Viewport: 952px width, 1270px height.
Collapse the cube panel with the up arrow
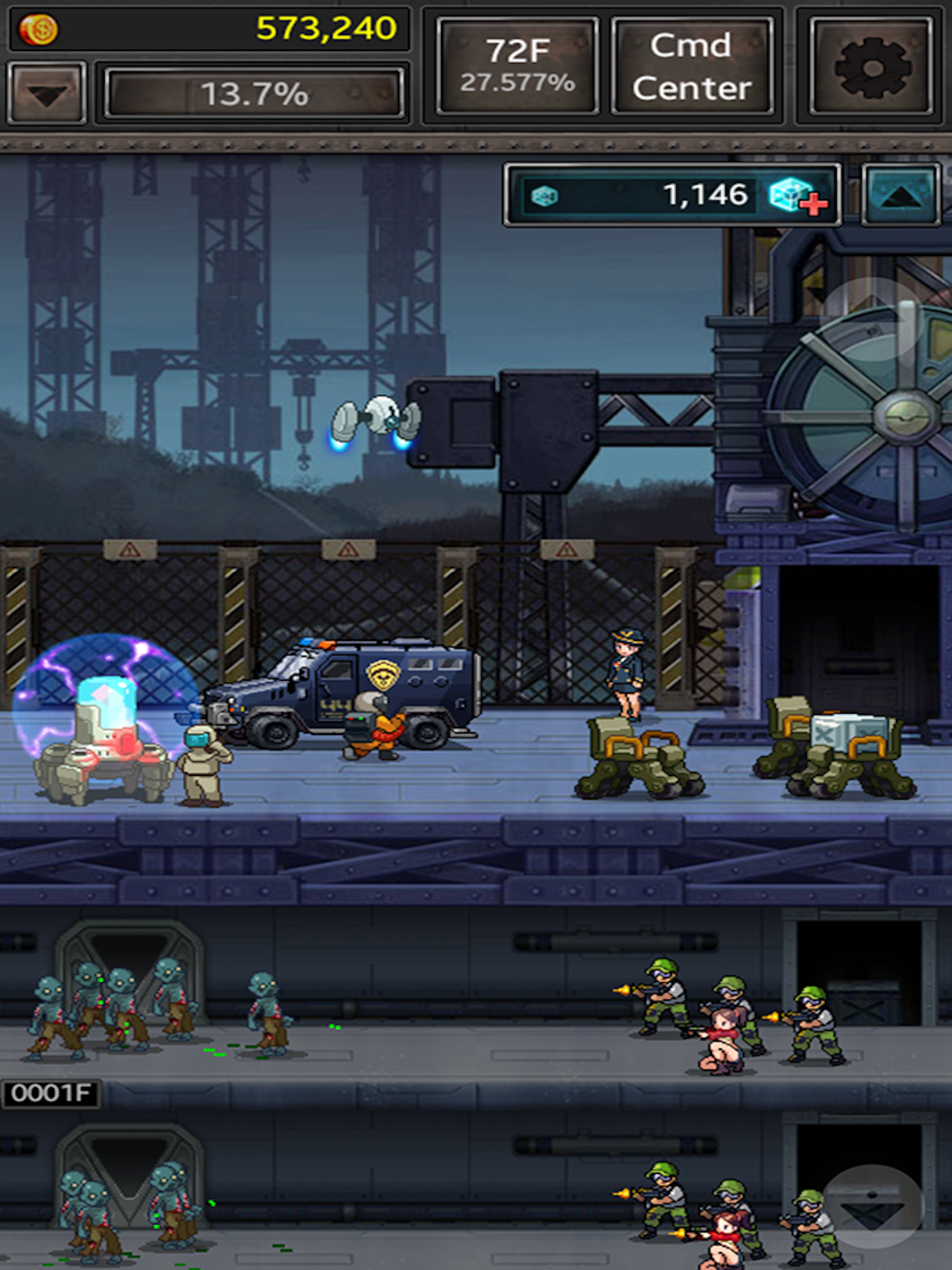[x=900, y=196]
